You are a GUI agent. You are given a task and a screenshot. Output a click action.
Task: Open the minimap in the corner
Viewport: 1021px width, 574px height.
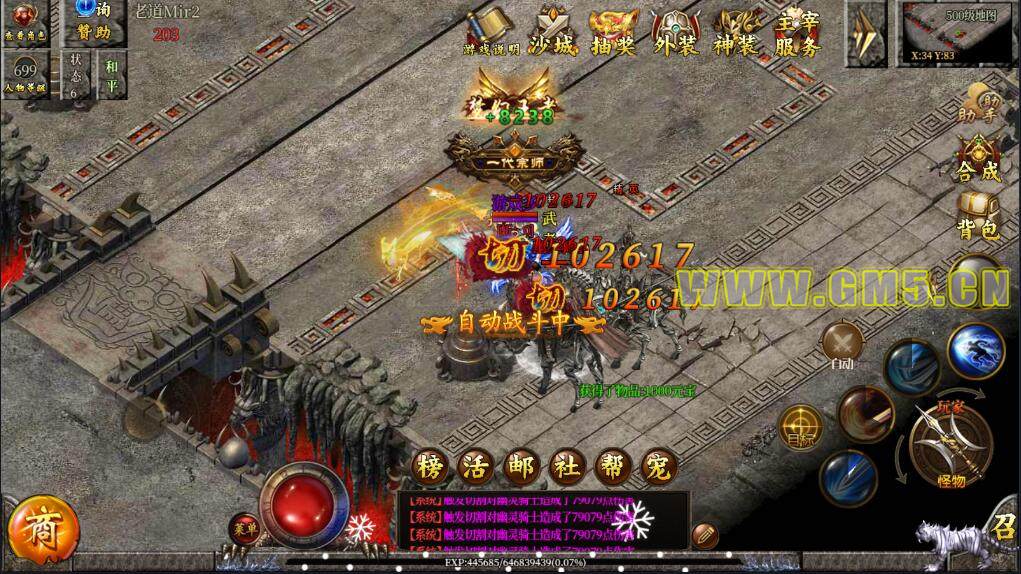coord(959,32)
